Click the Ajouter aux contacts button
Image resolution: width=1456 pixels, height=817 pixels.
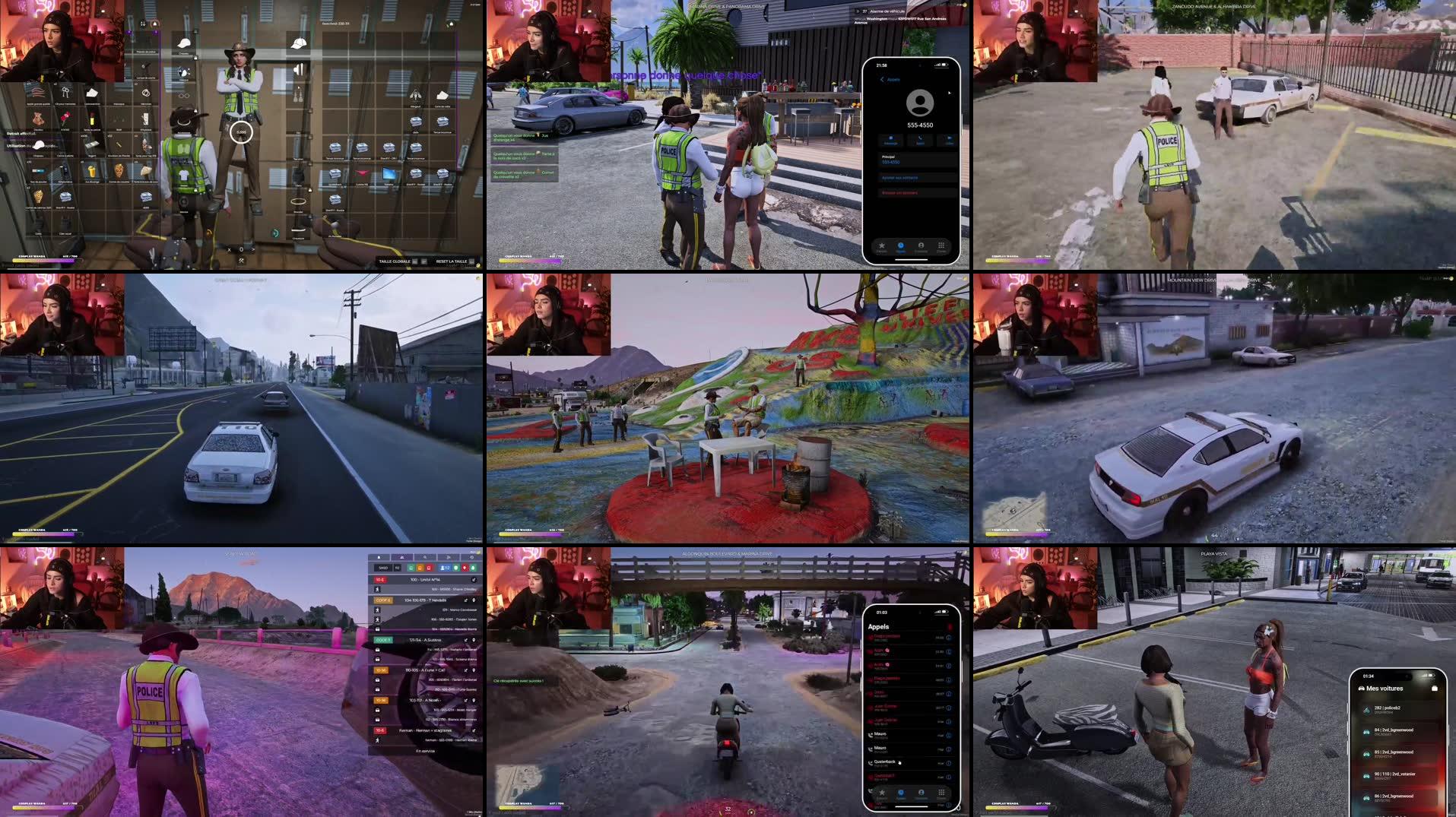899,178
